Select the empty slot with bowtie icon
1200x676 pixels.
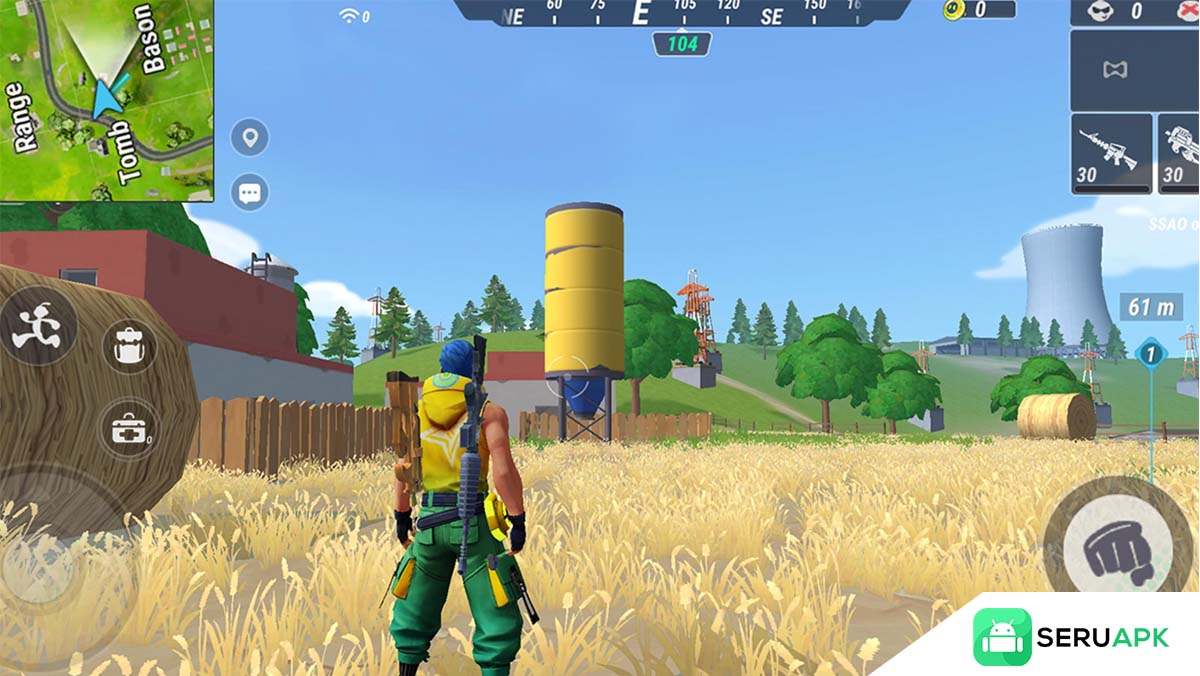[x=1114, y=70]
